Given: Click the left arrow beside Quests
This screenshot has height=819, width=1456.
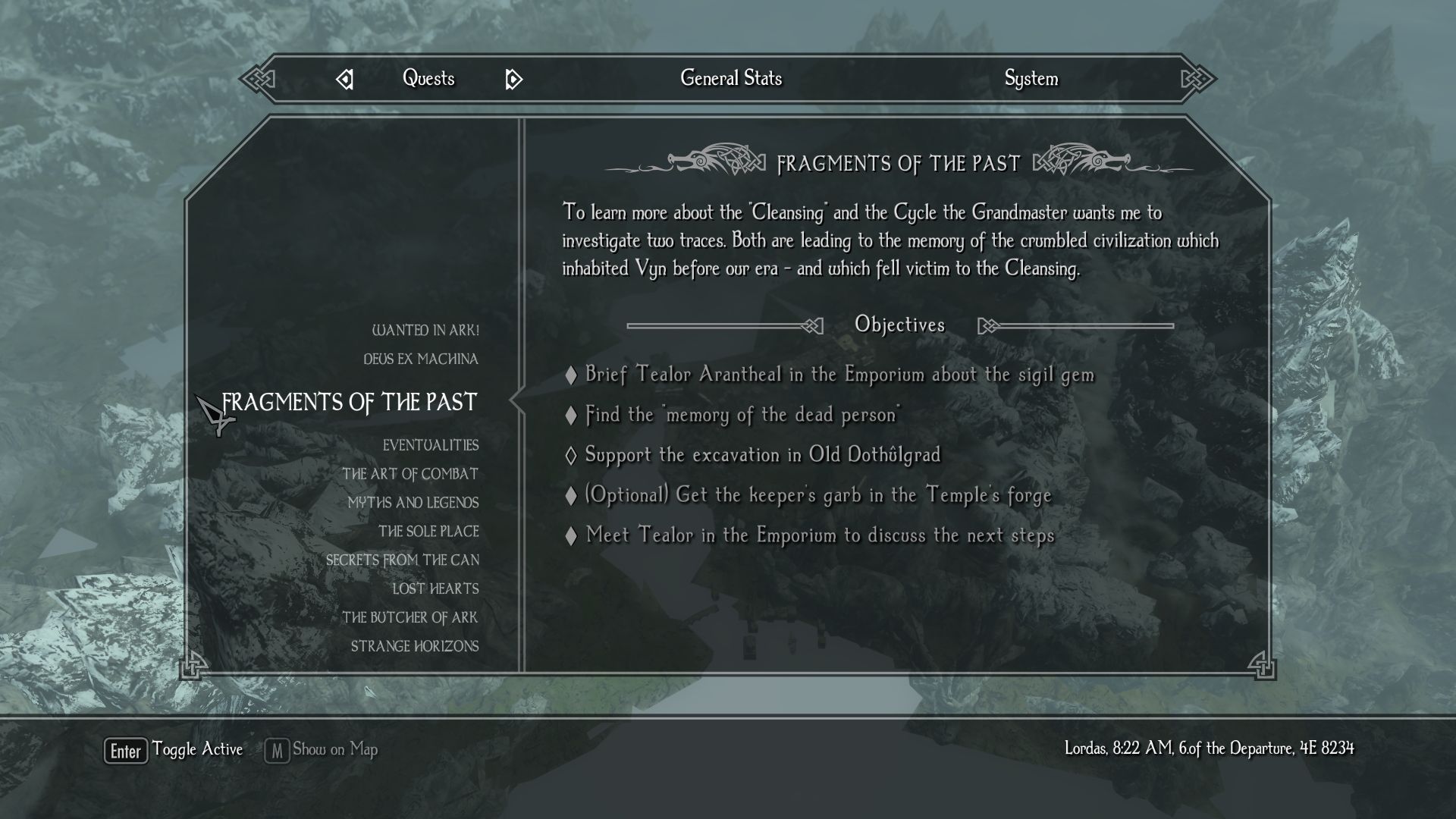Looking at the screenshot, I should point(345,79).
